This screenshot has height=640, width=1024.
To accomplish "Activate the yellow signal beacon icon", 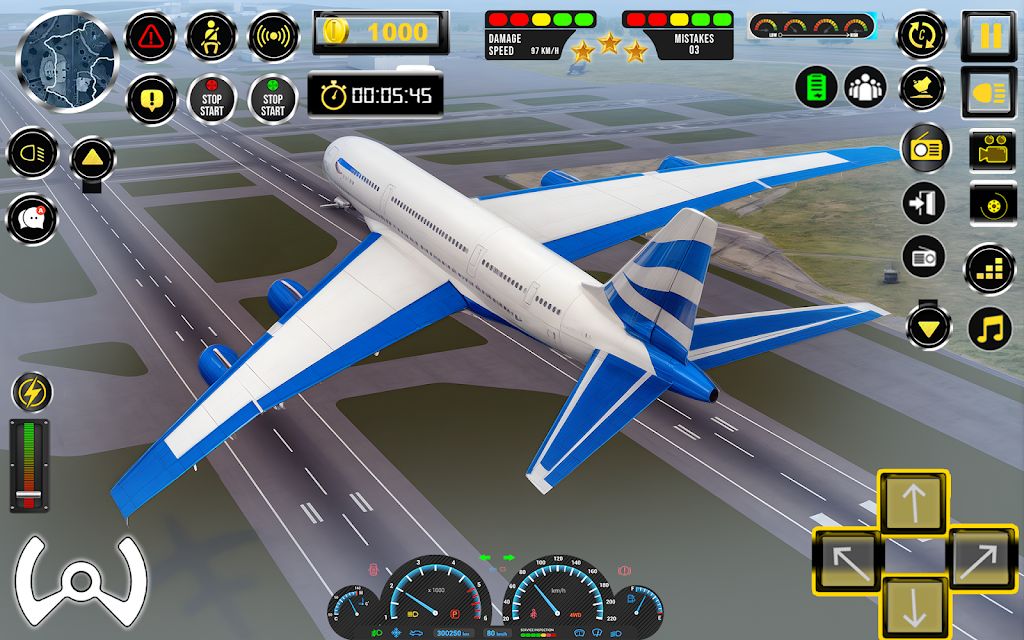I will [x=272, y=37].
